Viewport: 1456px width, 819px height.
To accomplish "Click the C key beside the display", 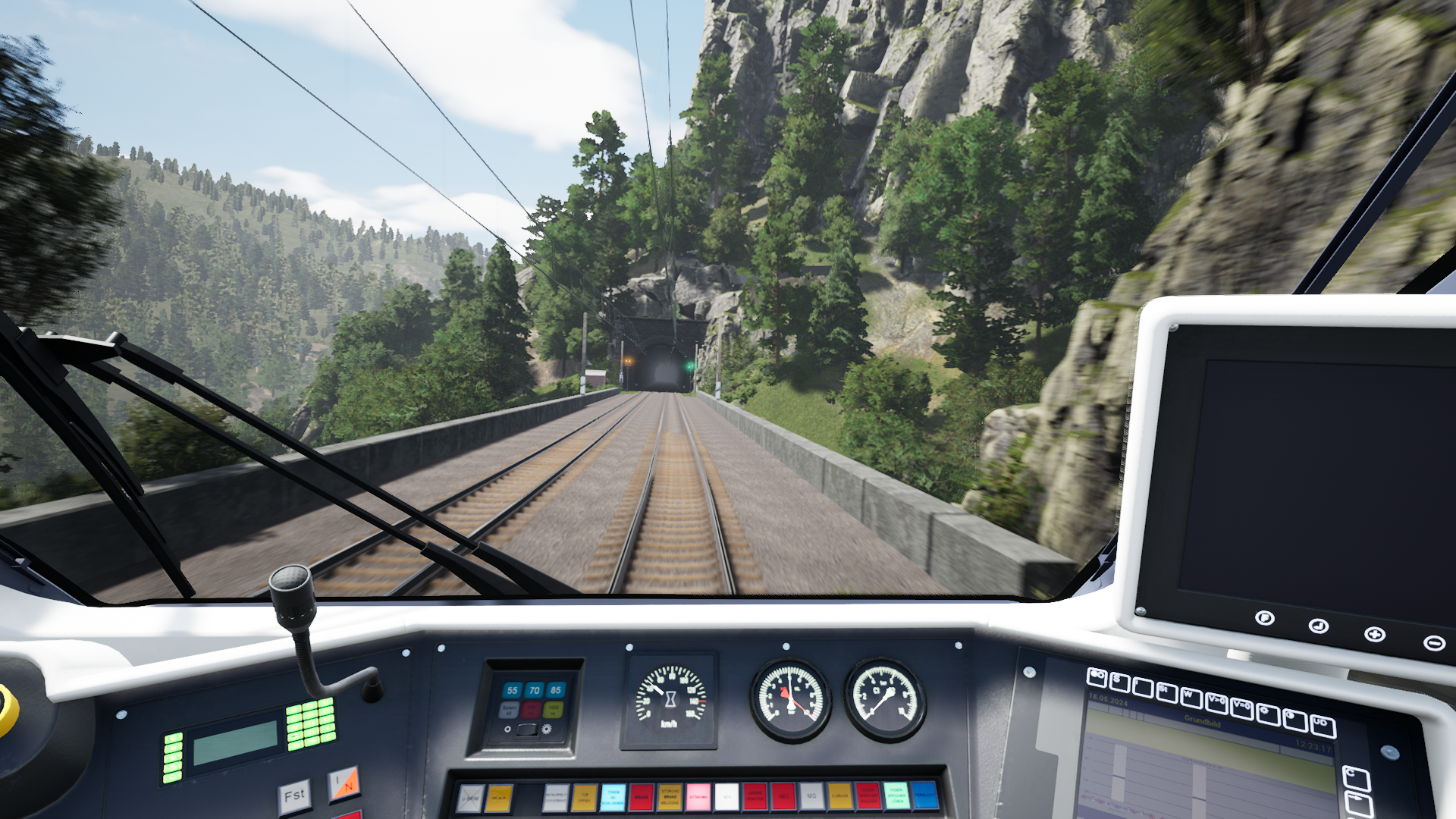I will coord(1355,777).
